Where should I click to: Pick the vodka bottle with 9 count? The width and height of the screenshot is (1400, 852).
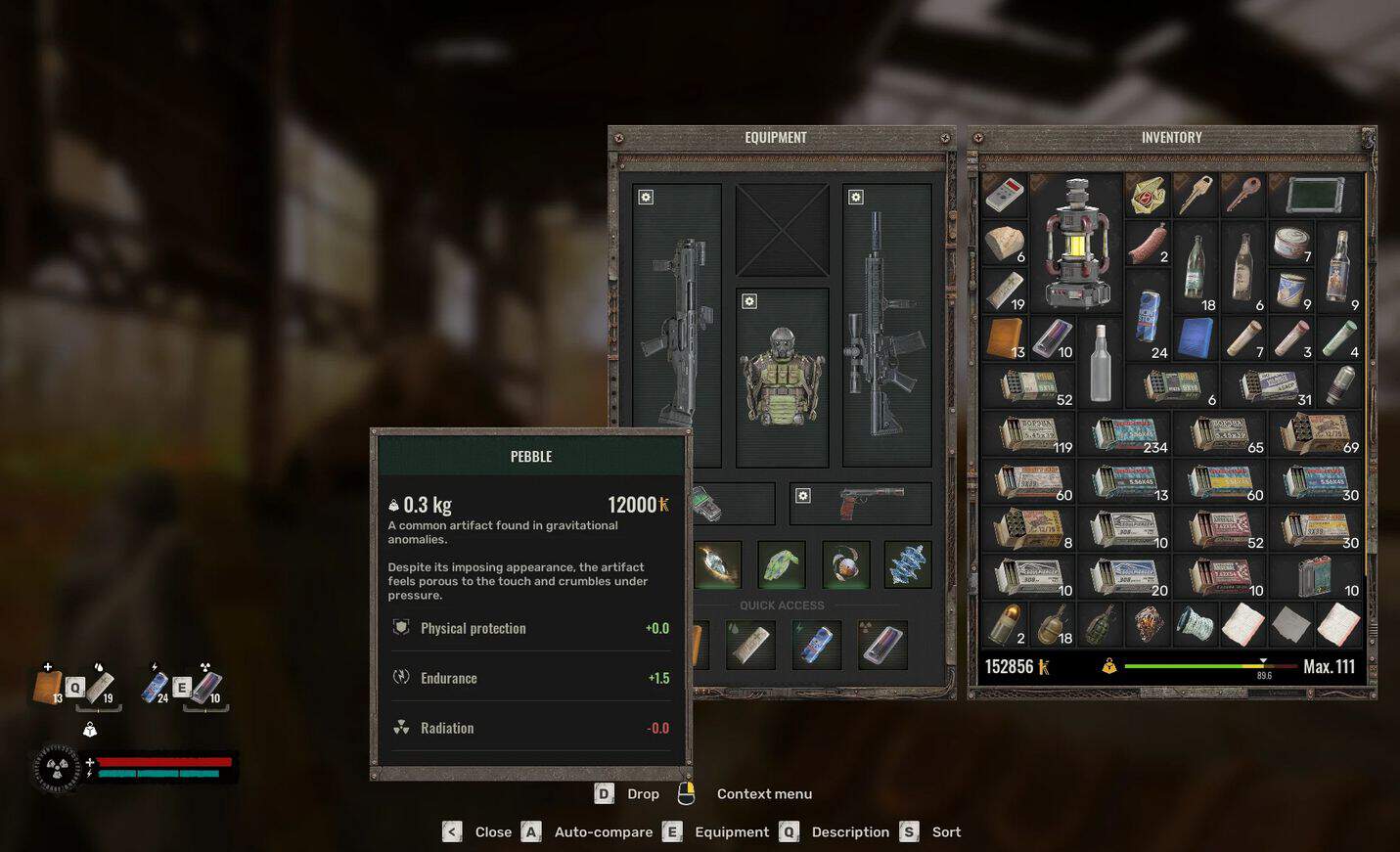click(x=1339, y=267)
